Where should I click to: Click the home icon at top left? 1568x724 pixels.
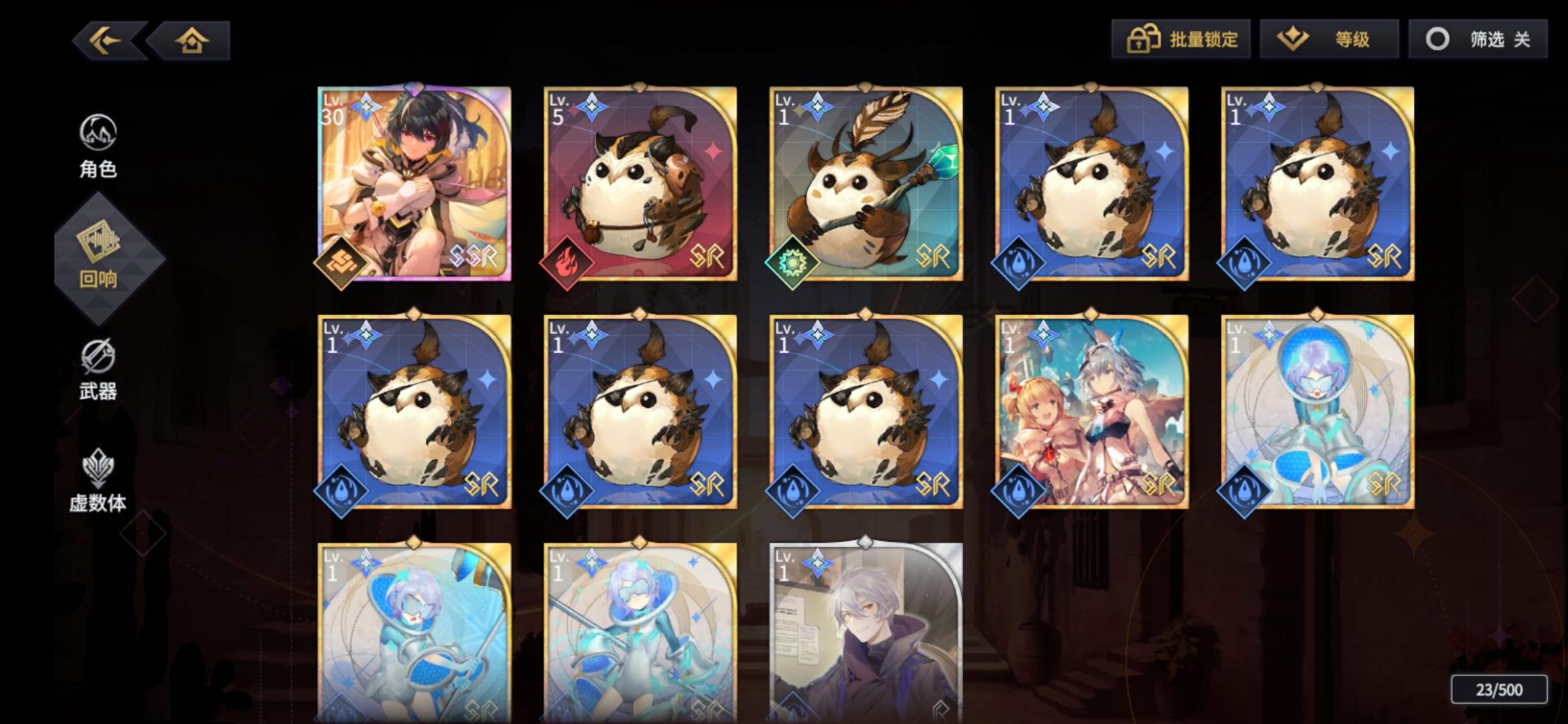click(x=191, y=42)
